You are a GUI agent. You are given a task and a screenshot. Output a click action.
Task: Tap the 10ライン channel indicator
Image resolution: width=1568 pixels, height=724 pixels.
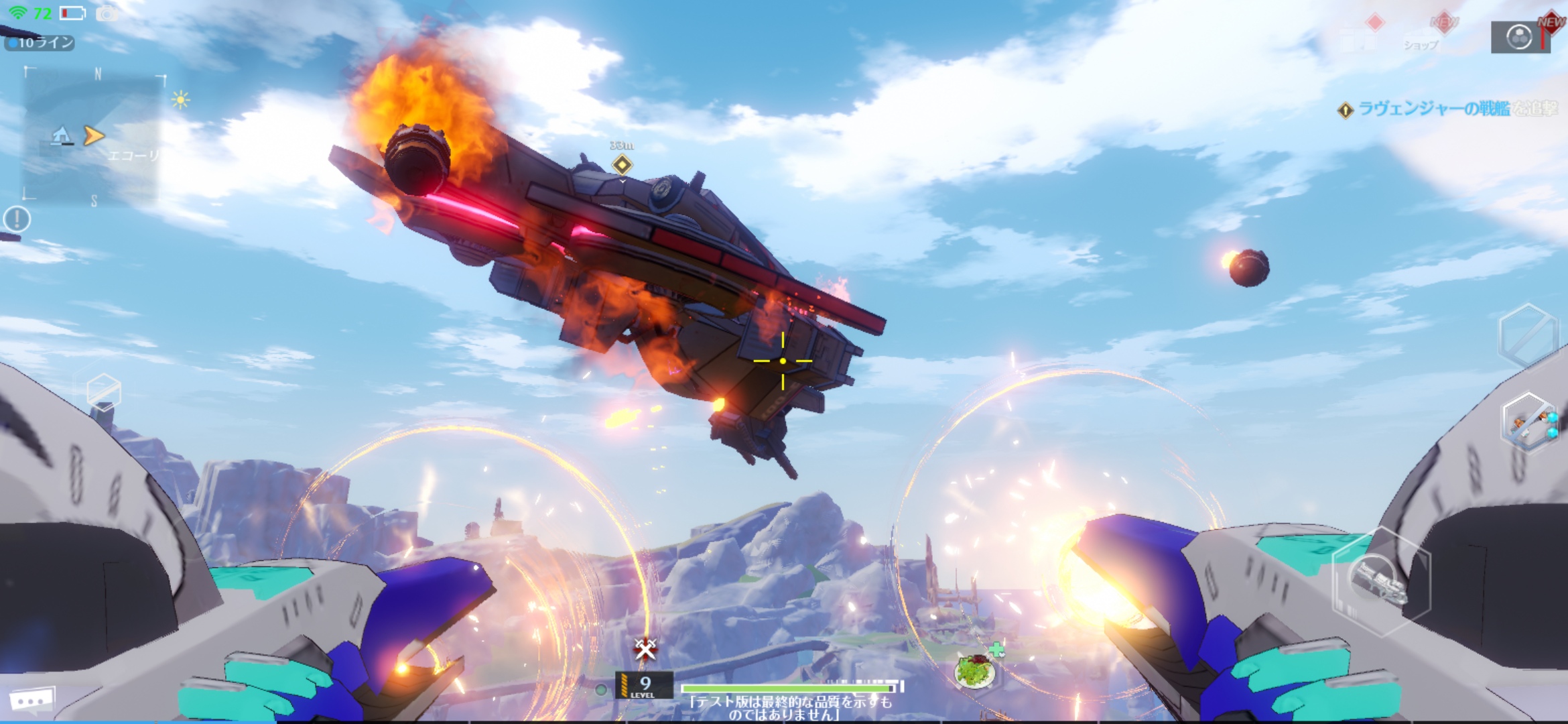[x=40, y=43]
